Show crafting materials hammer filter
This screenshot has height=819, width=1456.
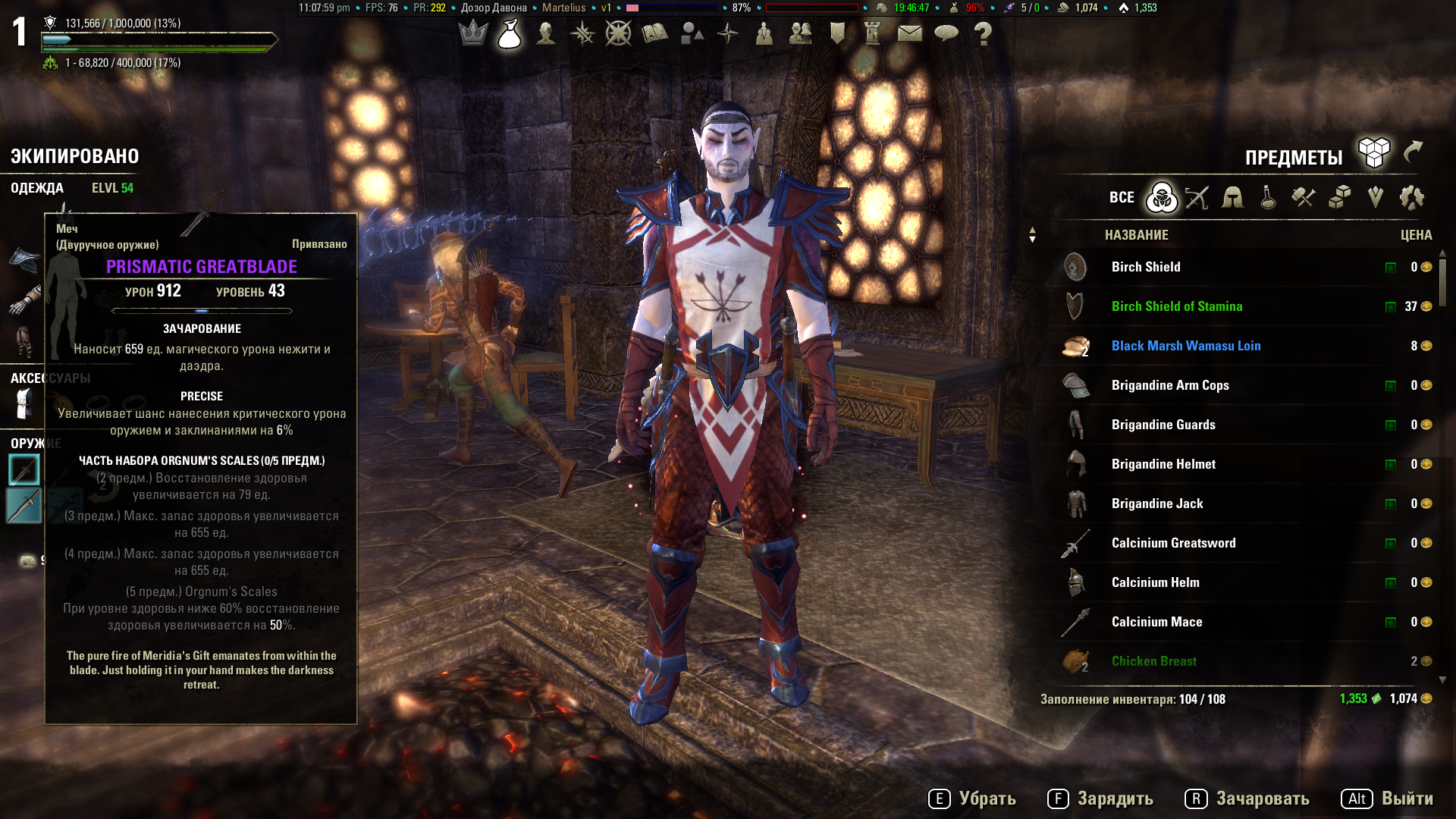(1304, 198)
